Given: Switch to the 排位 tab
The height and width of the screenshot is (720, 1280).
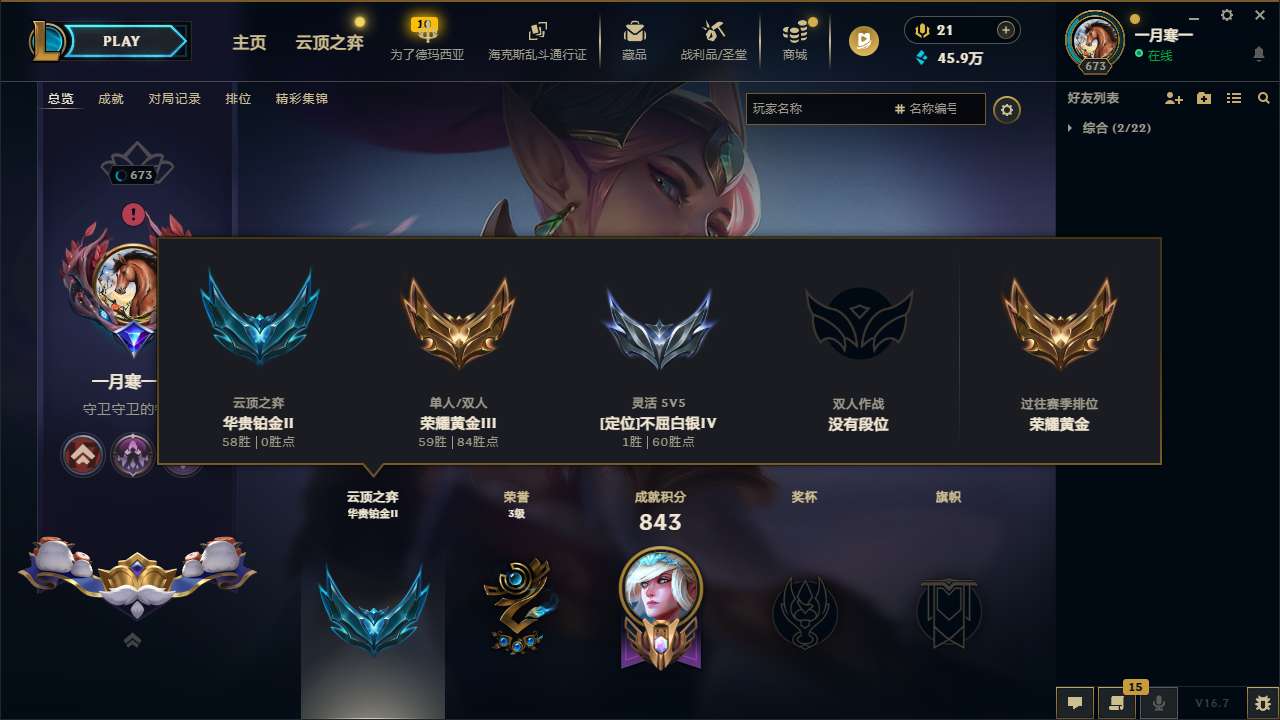Looking at the screenshot, I should [x=238, y=99].
